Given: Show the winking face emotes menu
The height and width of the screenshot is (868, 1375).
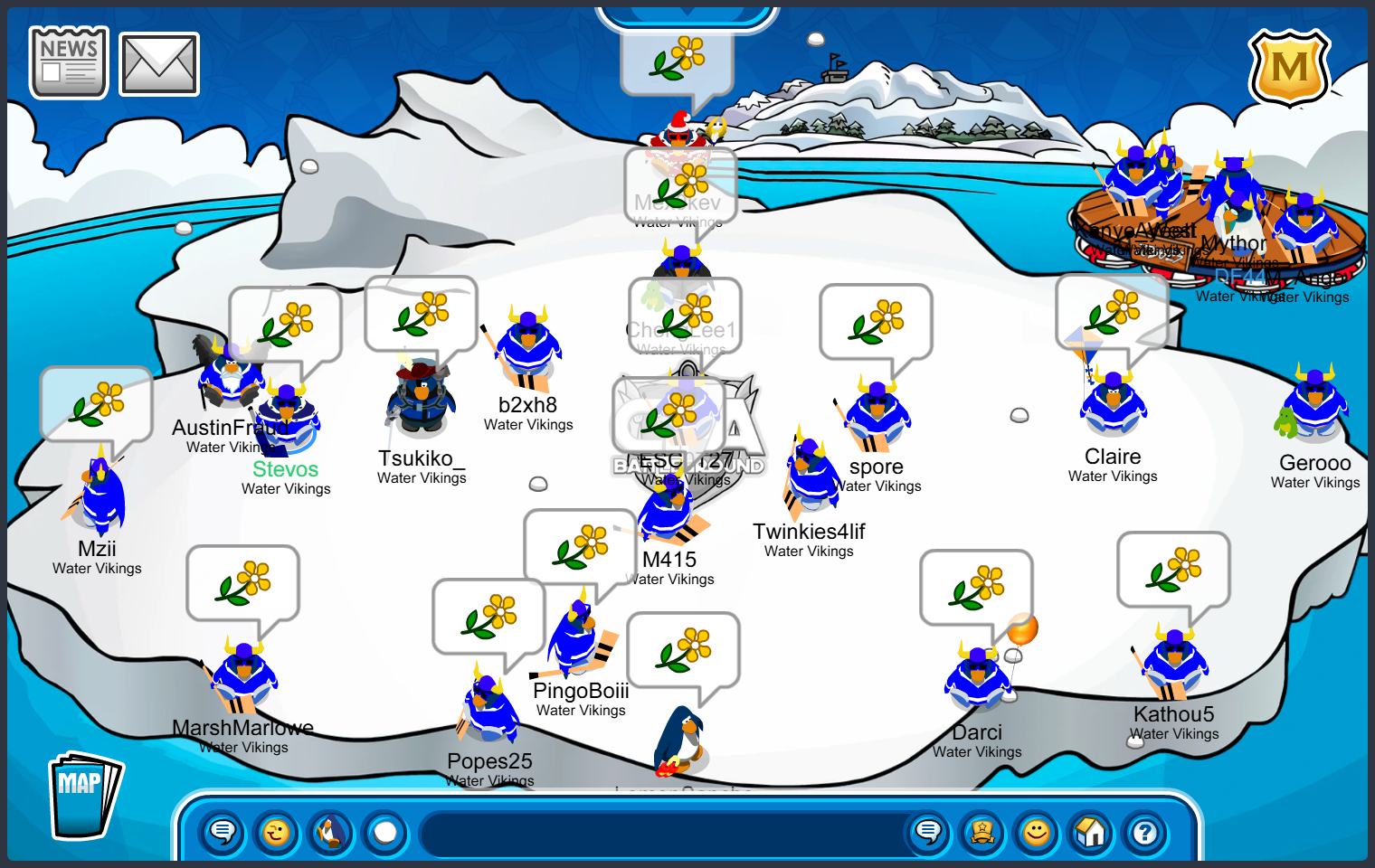Looking at the screenshot, I should tap(277, 832).
